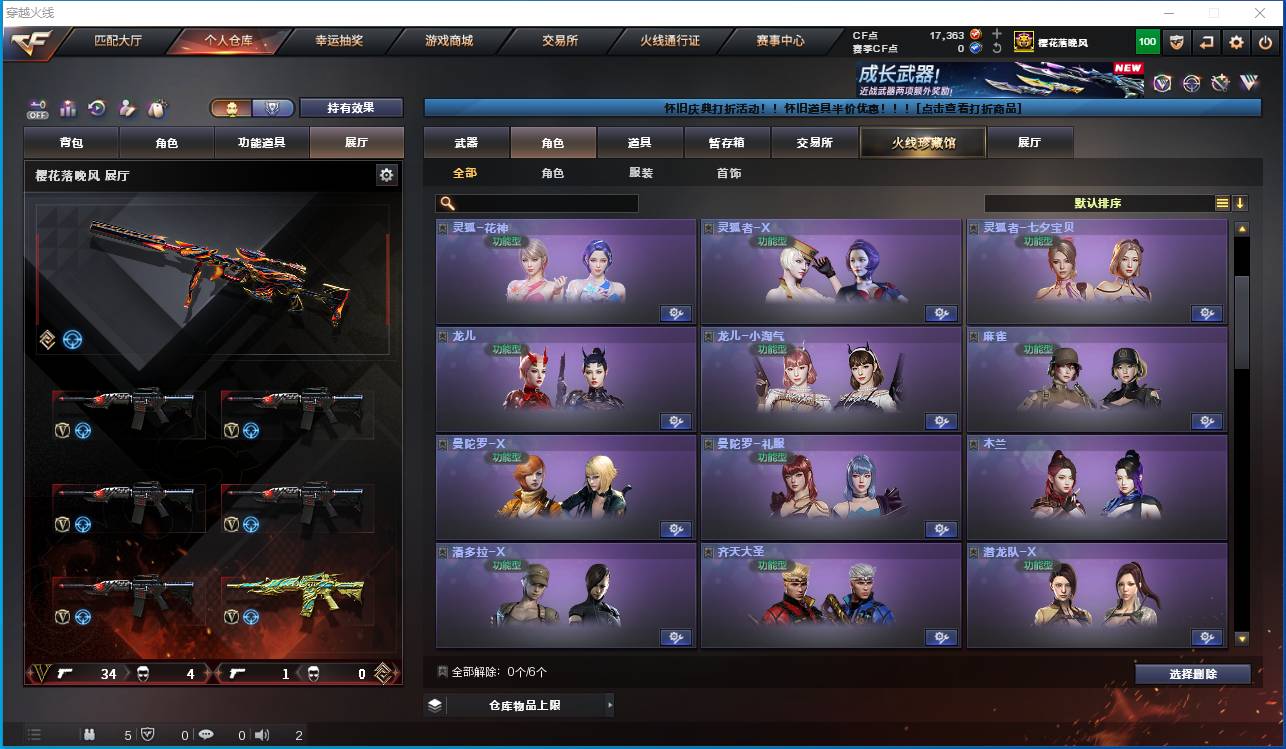Open the friends icon on the status bar

[90, 735]
